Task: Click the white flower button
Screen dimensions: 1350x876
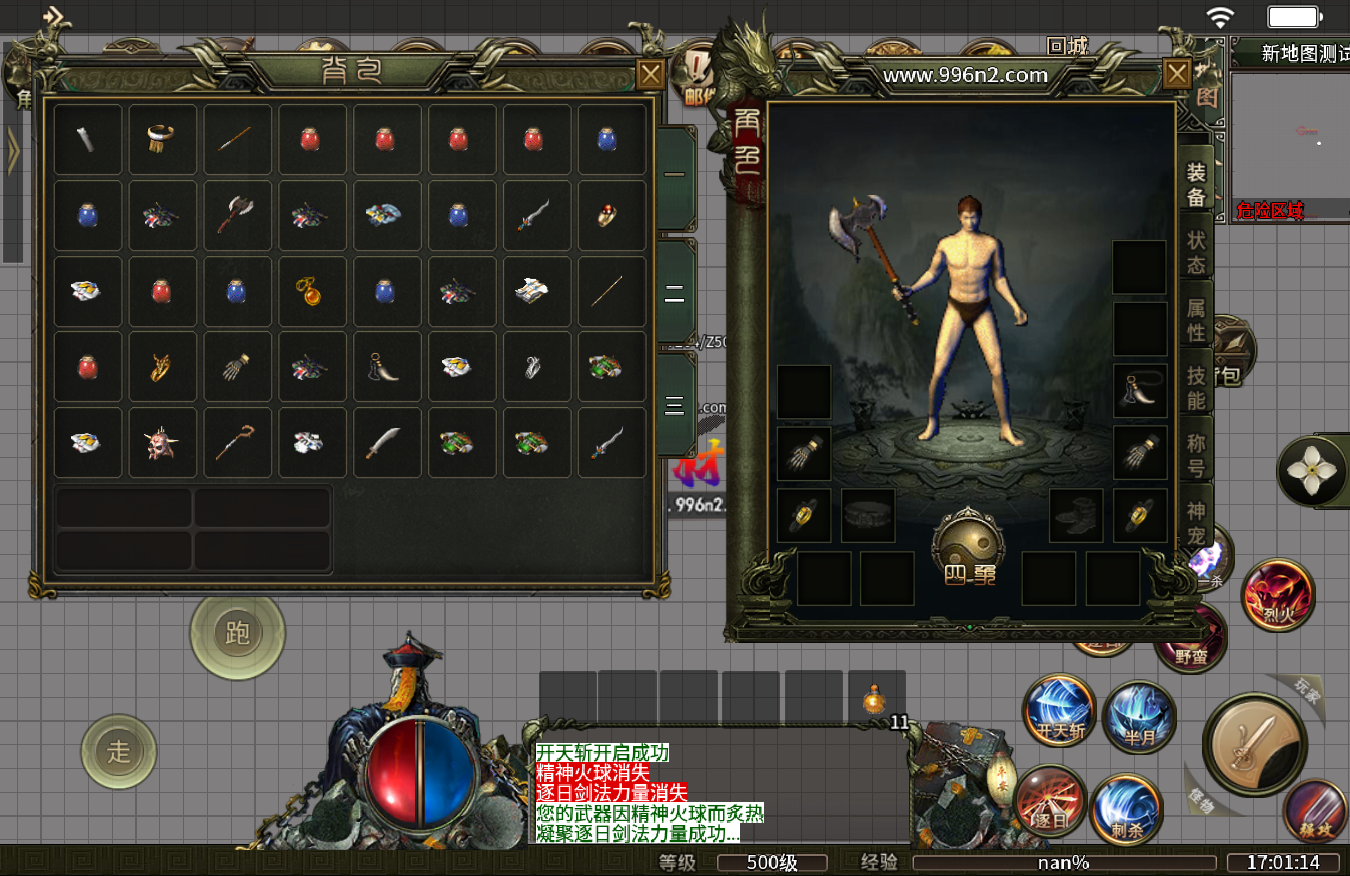Action: tap(1313, 470)
